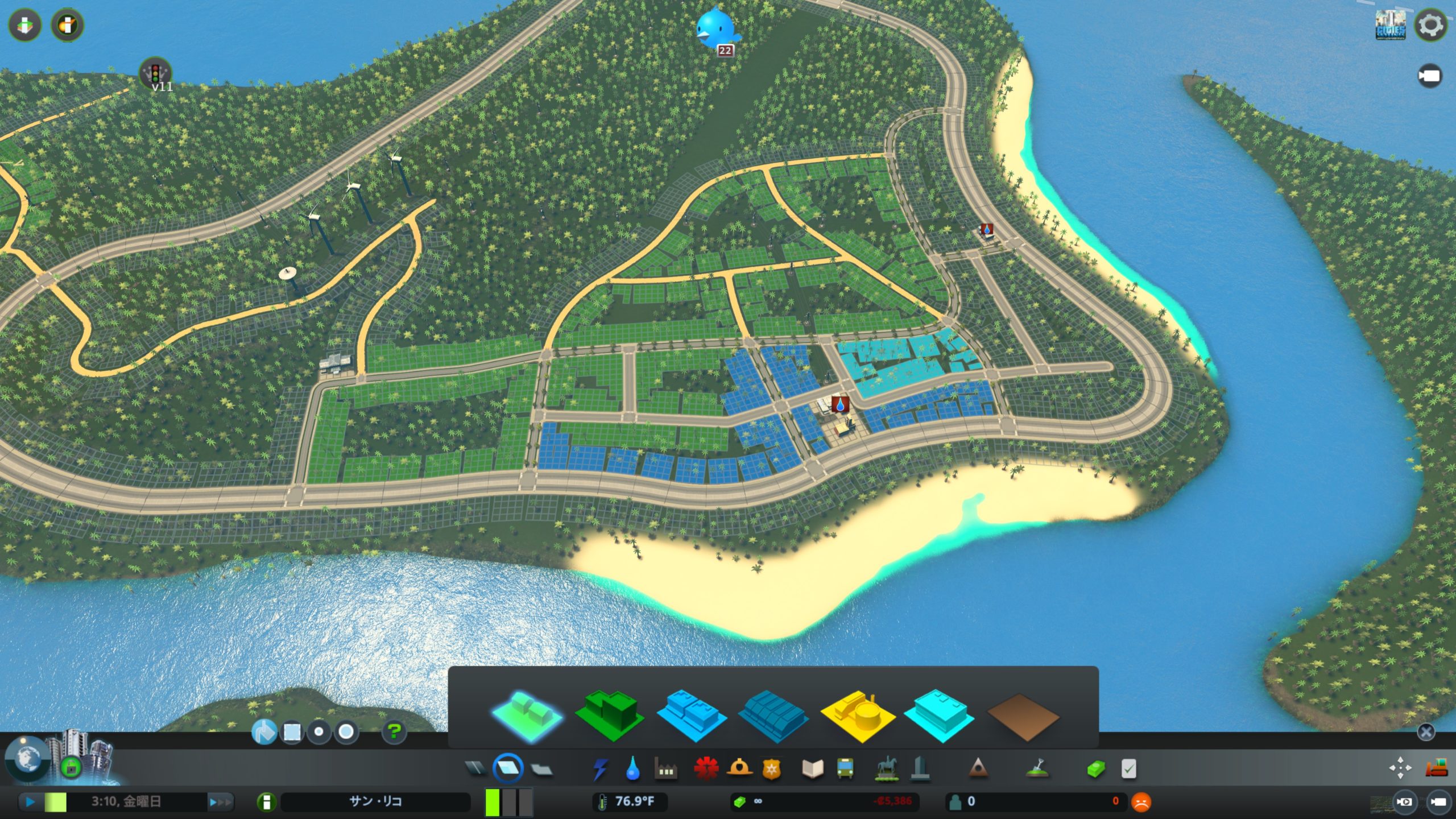Screen dimensions: 1456x819
Task: Select the yellow industrial zone
Action: 857,715
